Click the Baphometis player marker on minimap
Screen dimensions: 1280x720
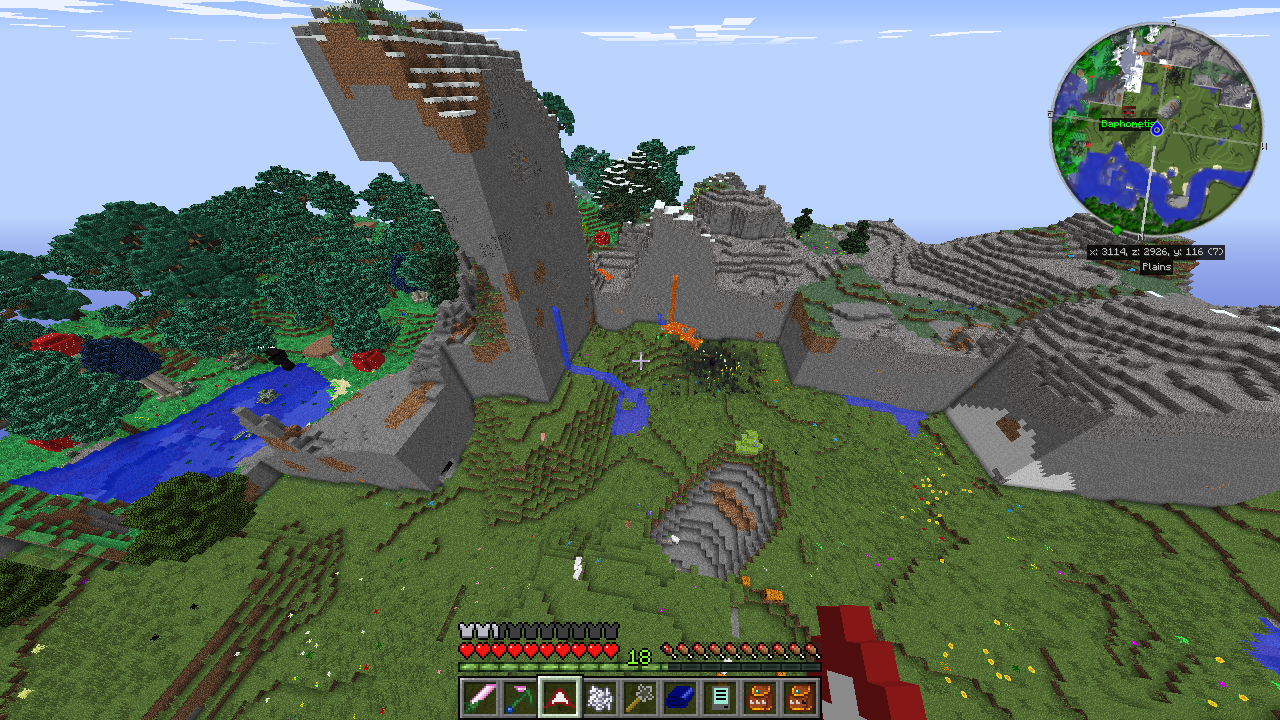1157,129
